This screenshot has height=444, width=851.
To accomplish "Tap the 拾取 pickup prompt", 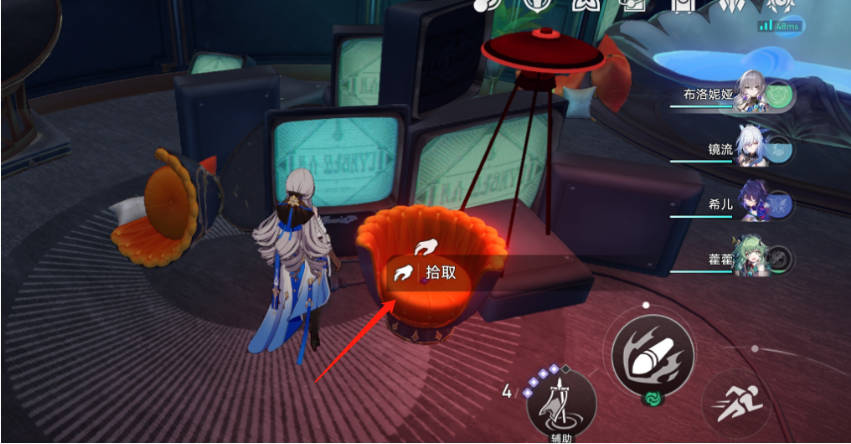I will pos(431,272).
